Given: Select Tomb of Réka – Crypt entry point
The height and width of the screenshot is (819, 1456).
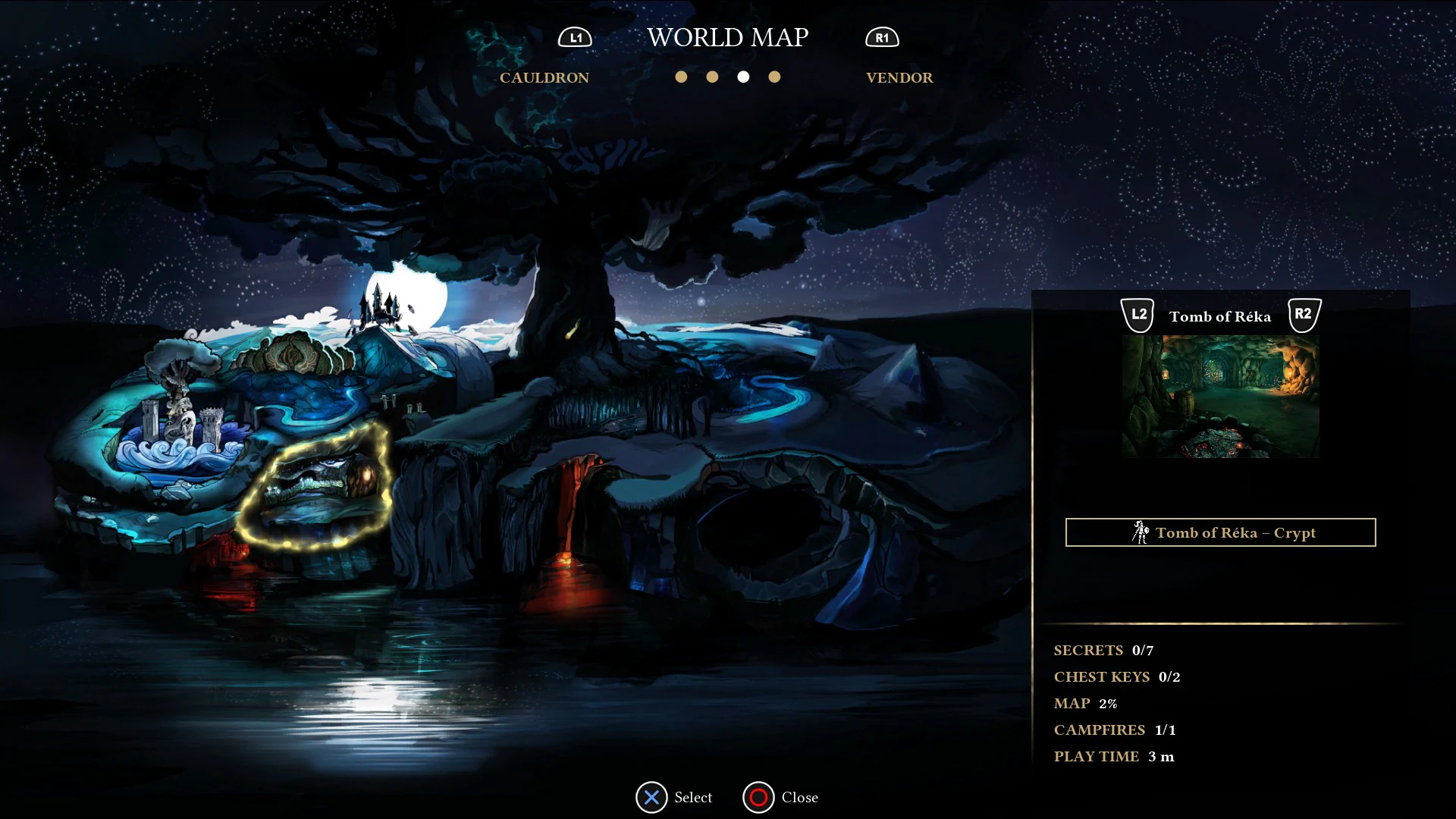Looking at the screenshot, I should tap(1219, 532).
